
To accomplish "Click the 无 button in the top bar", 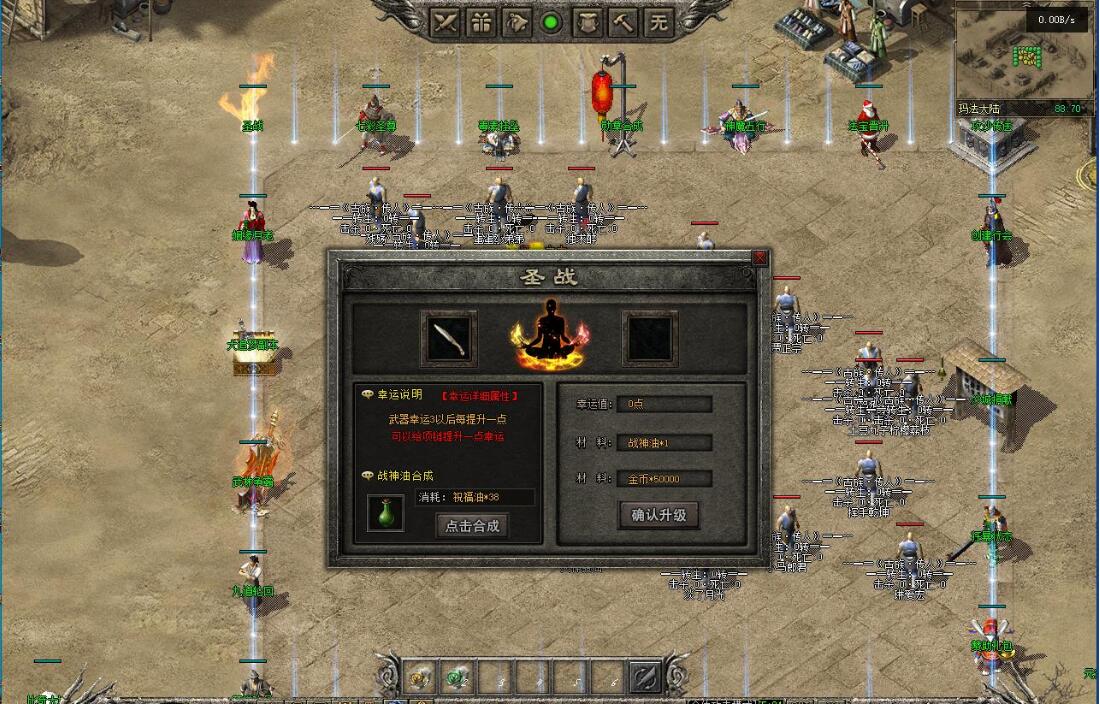I will click(658, 22).
